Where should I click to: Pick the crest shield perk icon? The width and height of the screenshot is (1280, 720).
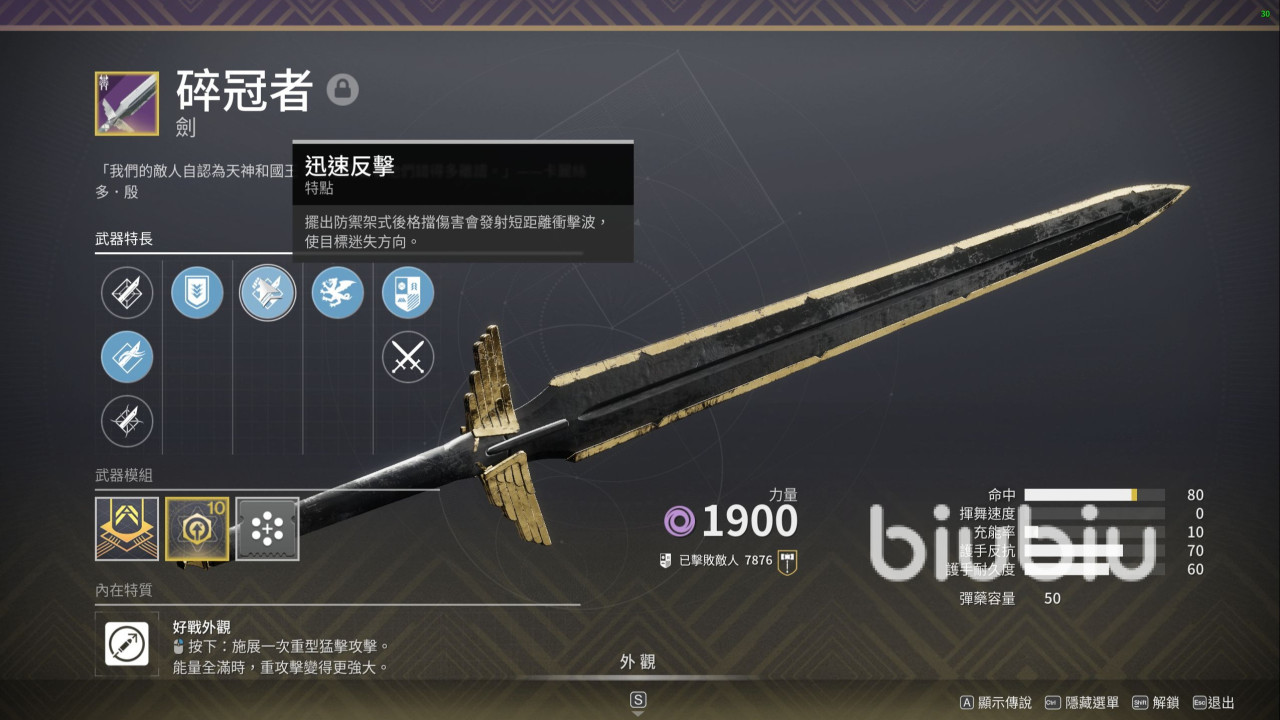coord(408,293)
